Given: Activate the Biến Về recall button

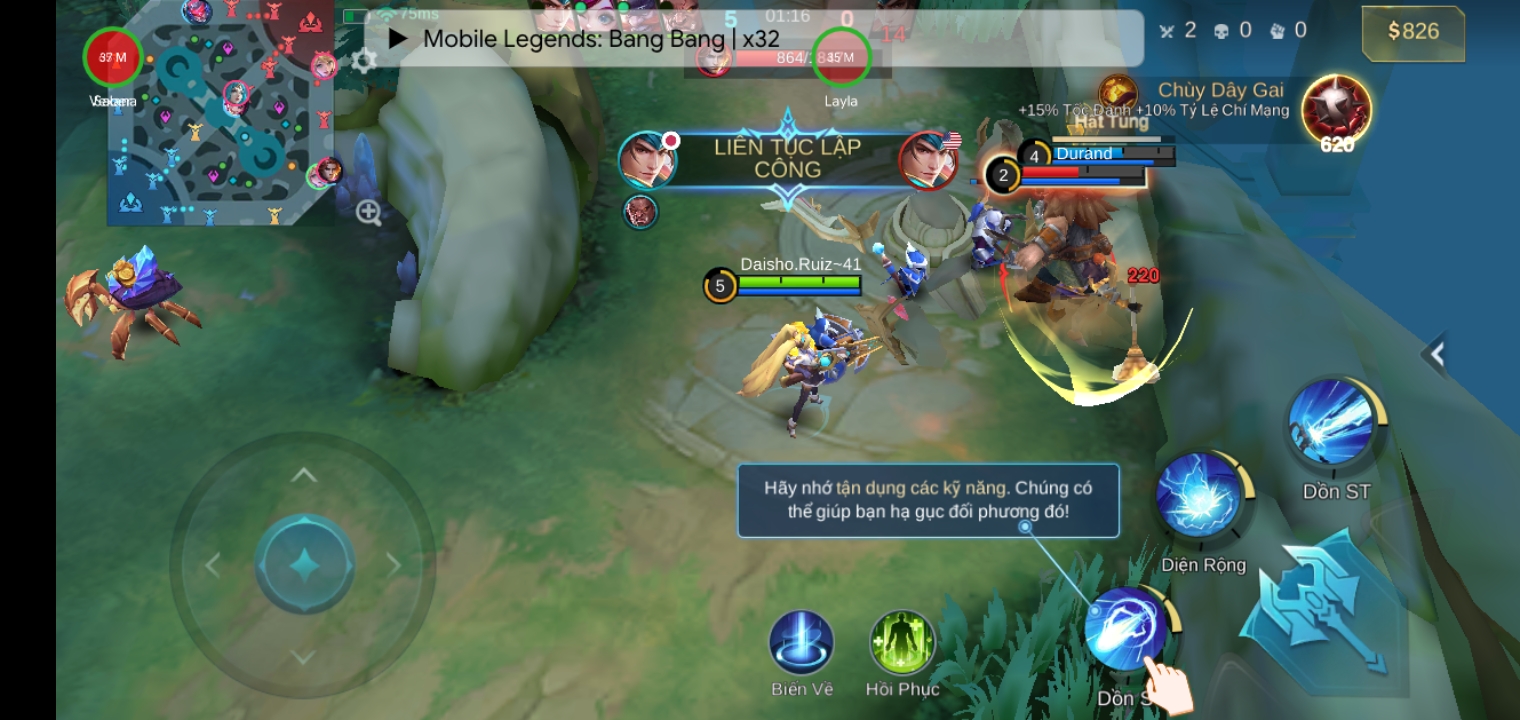Looking at the screenshot, I should pos(801,643).
